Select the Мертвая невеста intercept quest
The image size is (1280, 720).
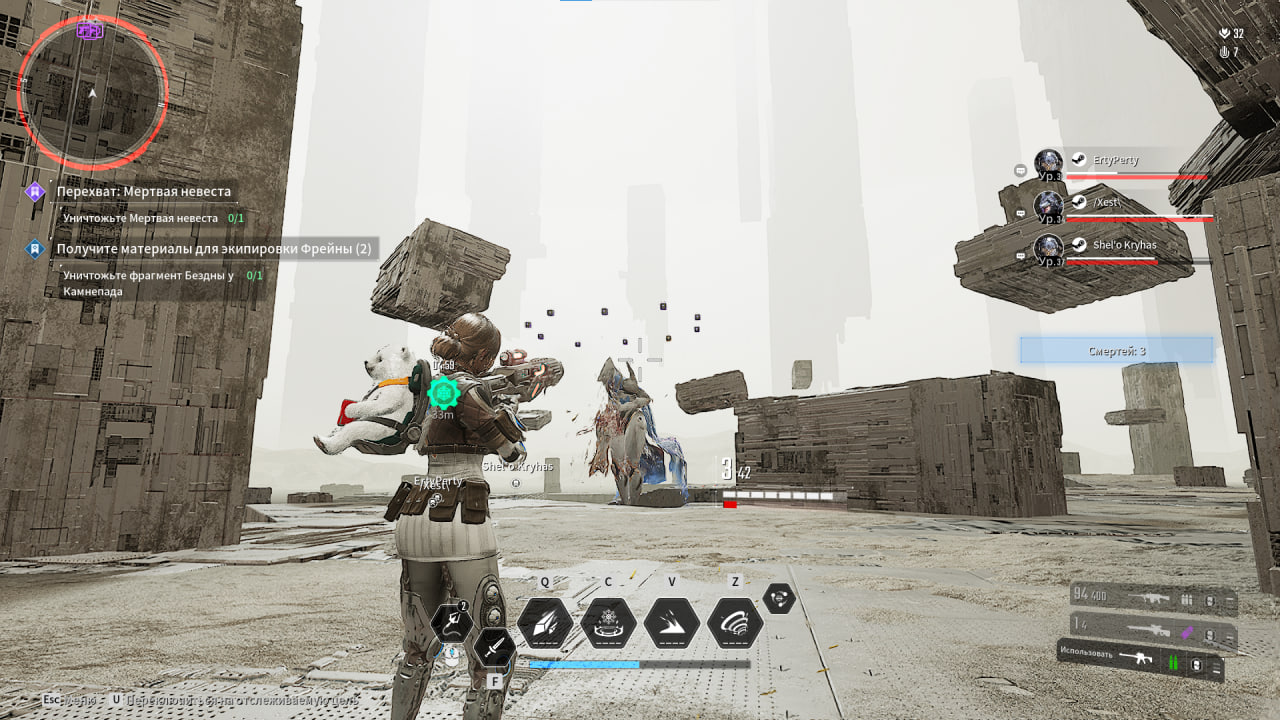pyautogui.click(x=143, y=191)
